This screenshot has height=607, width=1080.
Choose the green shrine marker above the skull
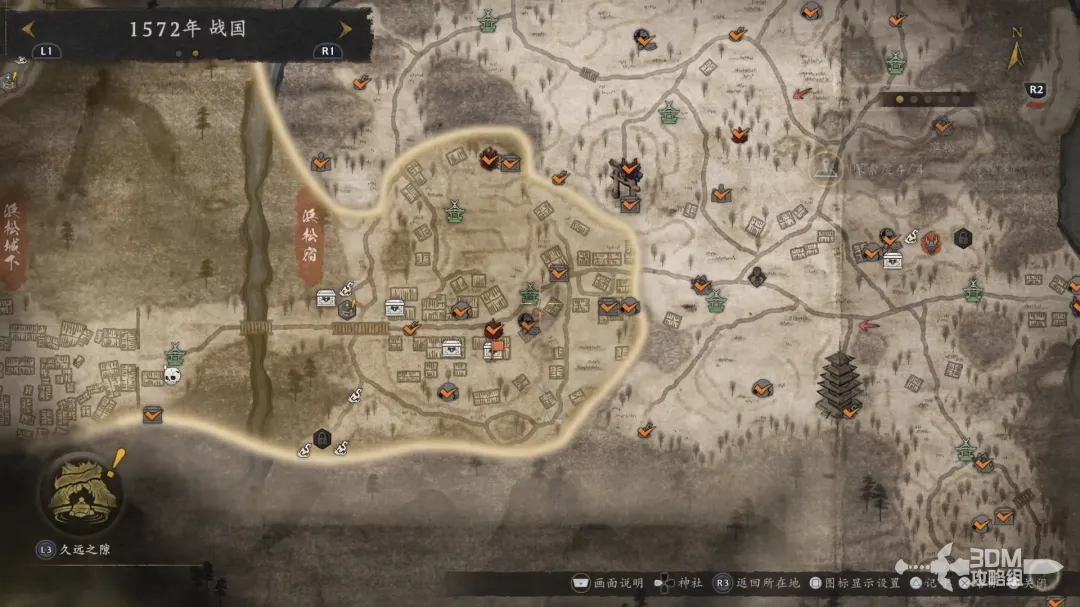[176, 353]
